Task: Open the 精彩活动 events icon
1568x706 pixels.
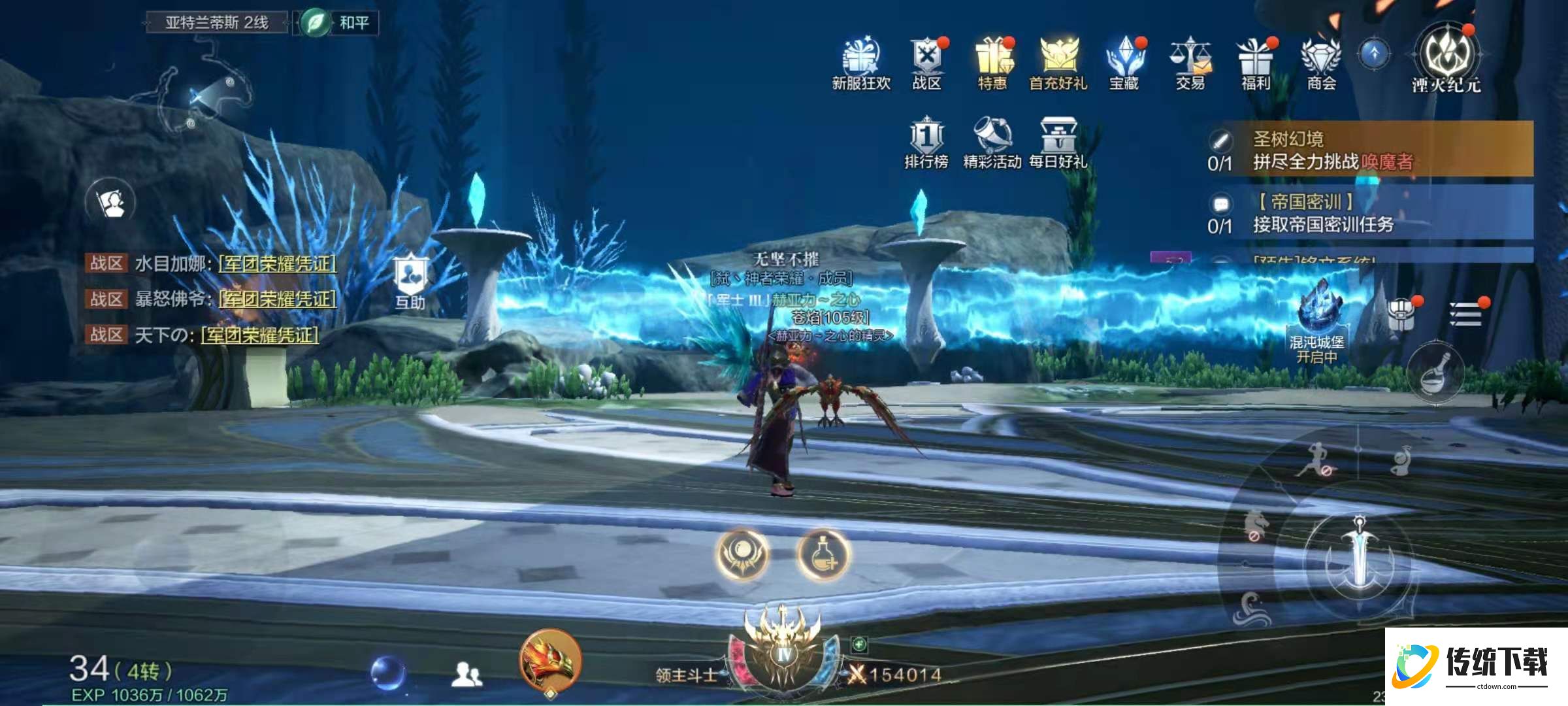Action: tap(992, 141)
